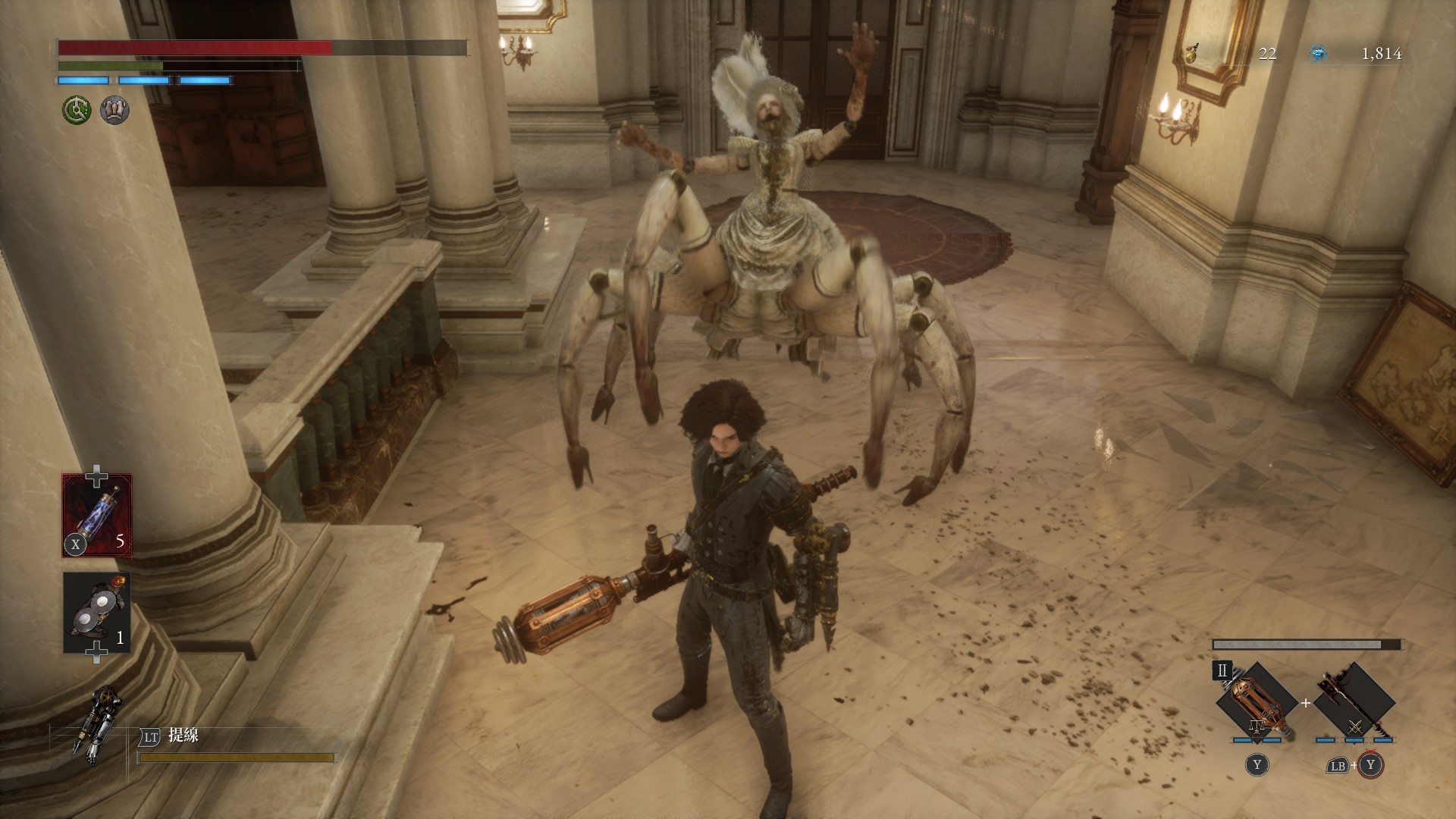Select the Pulse Cell healing item slot
The image size is (1456, 819).
(x=97, y=516)
